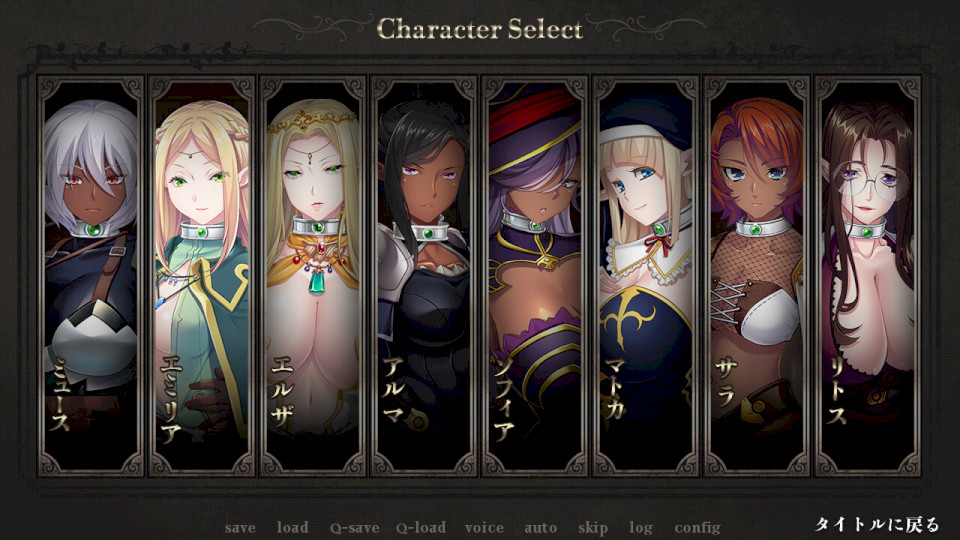Choose the character エミリア panel
The width and height of the screenshot is (960, 540).
(x=201, y=275)
